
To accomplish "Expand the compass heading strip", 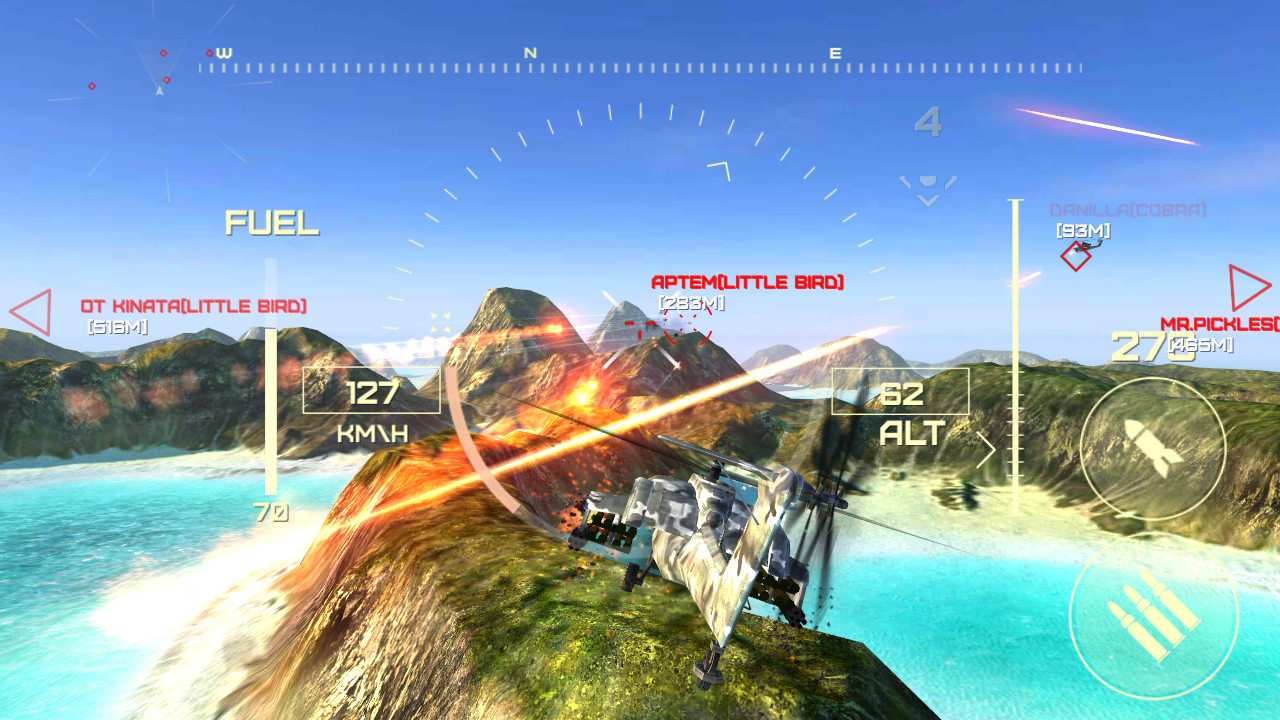I will (640, 65).
